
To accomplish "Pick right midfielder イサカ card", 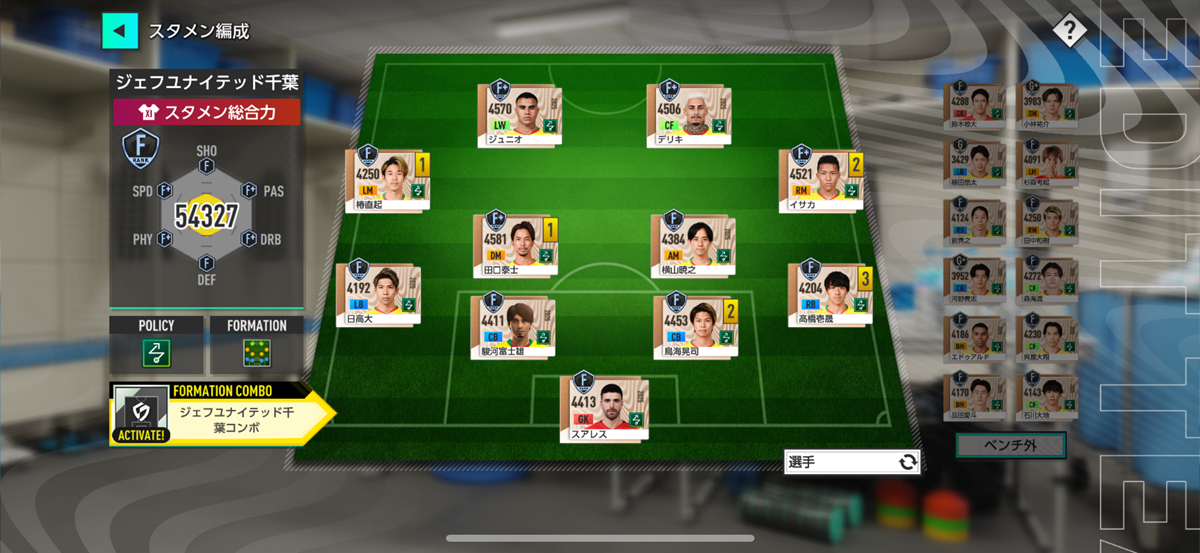I will click(x=821, y=180).
